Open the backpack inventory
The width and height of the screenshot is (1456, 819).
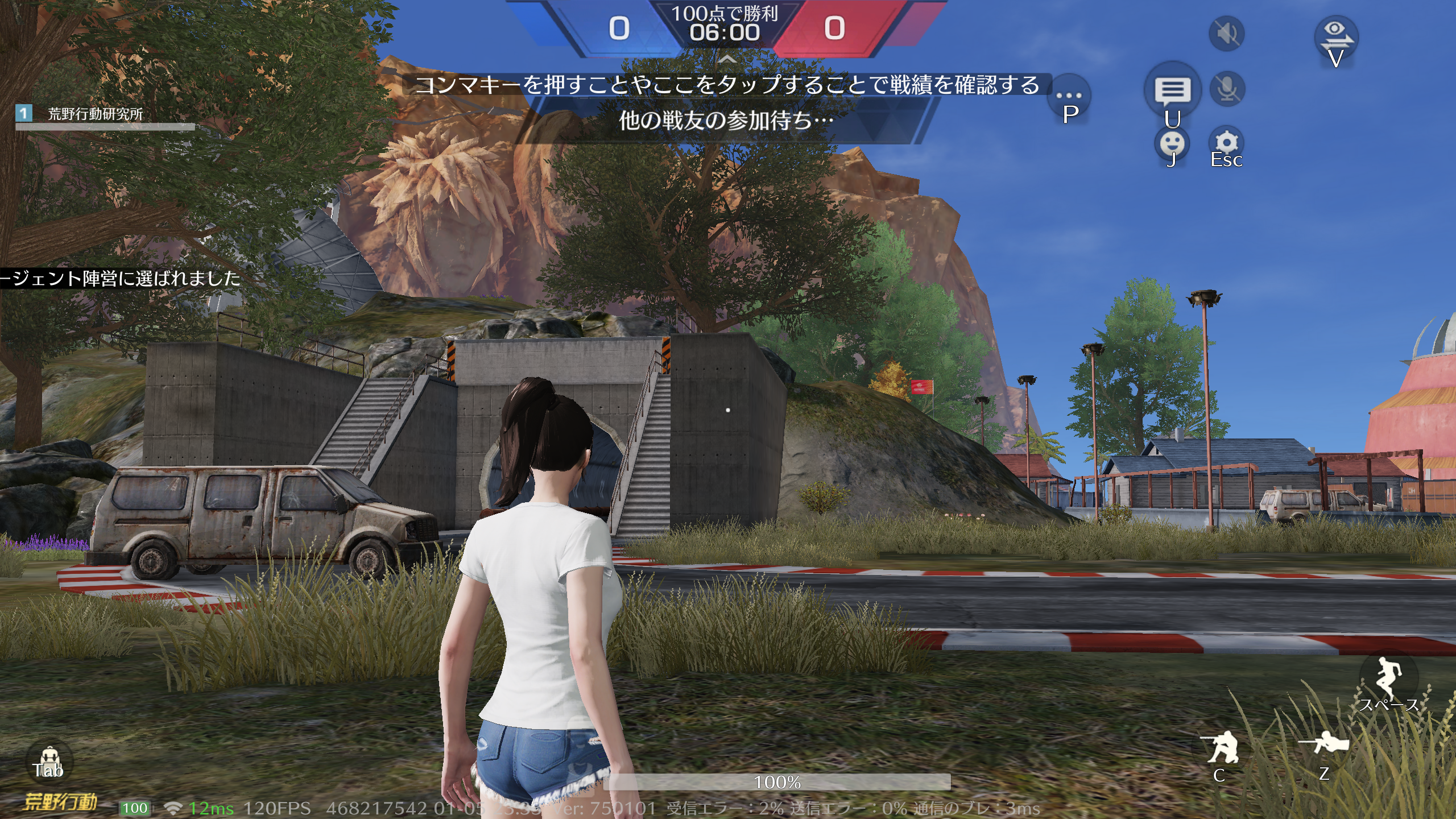click(48, 761)
